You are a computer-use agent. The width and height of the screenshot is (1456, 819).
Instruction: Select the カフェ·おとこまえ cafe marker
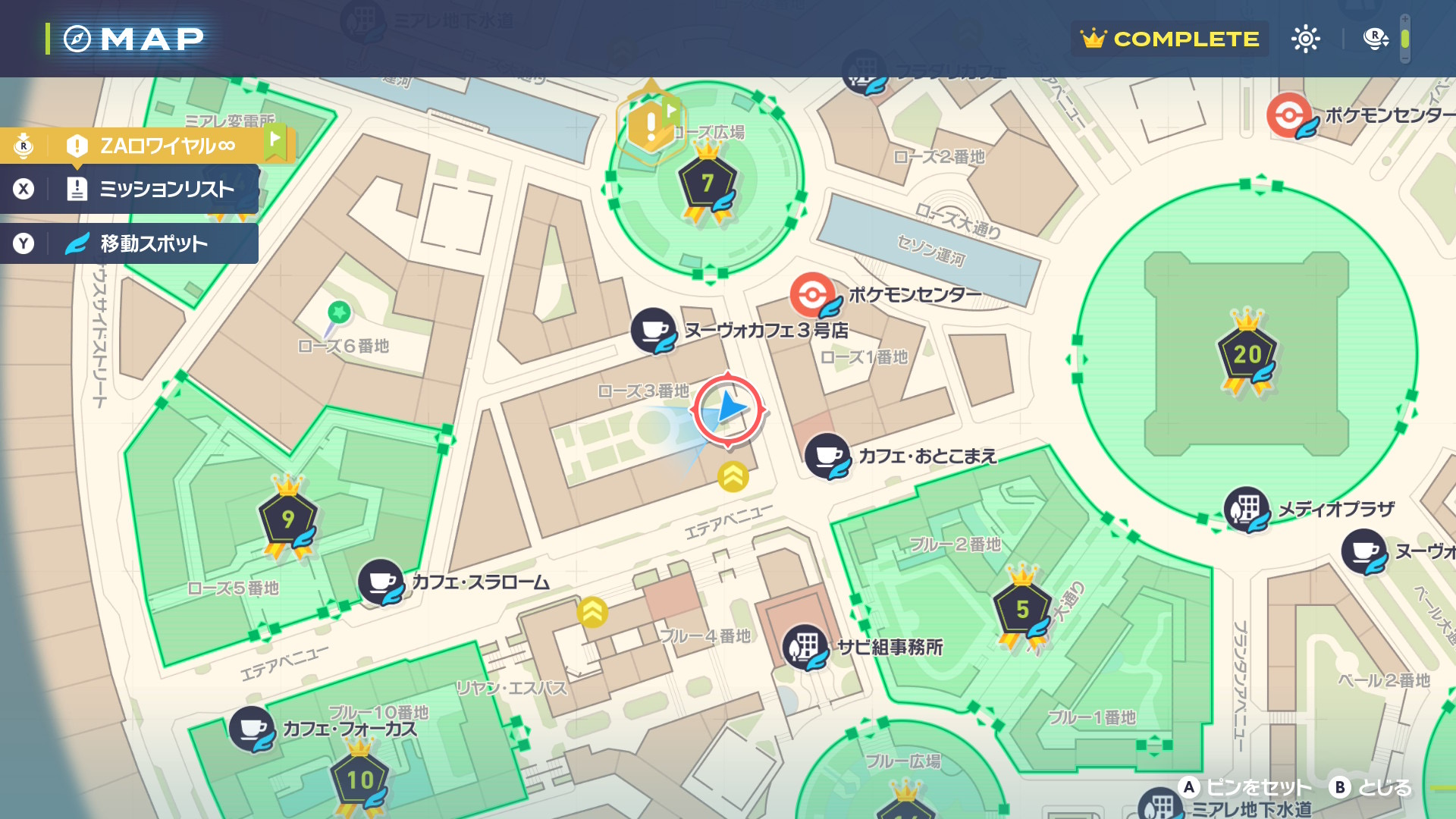827,457
